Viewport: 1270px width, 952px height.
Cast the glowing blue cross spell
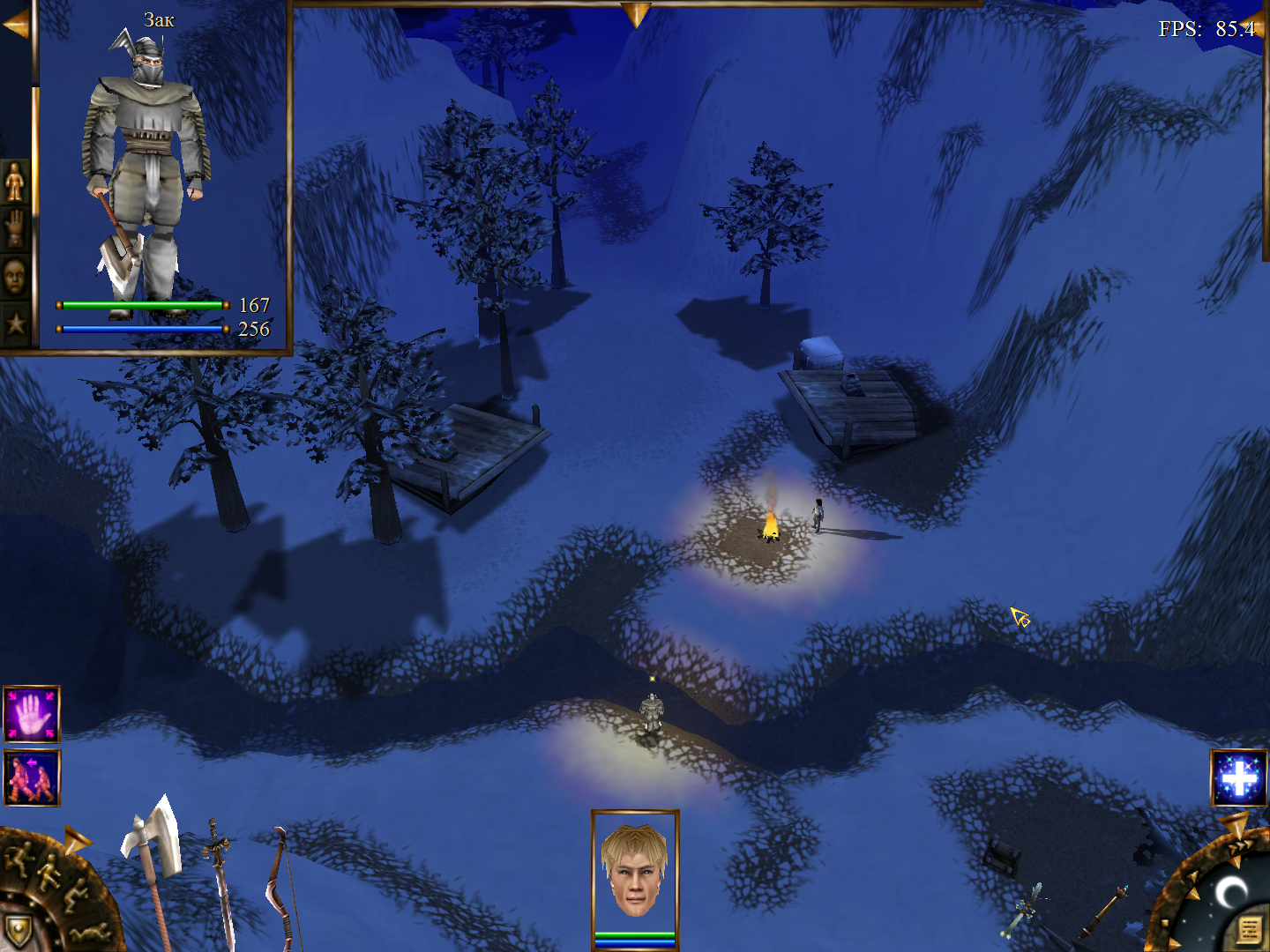click(x=1239, y=778)
